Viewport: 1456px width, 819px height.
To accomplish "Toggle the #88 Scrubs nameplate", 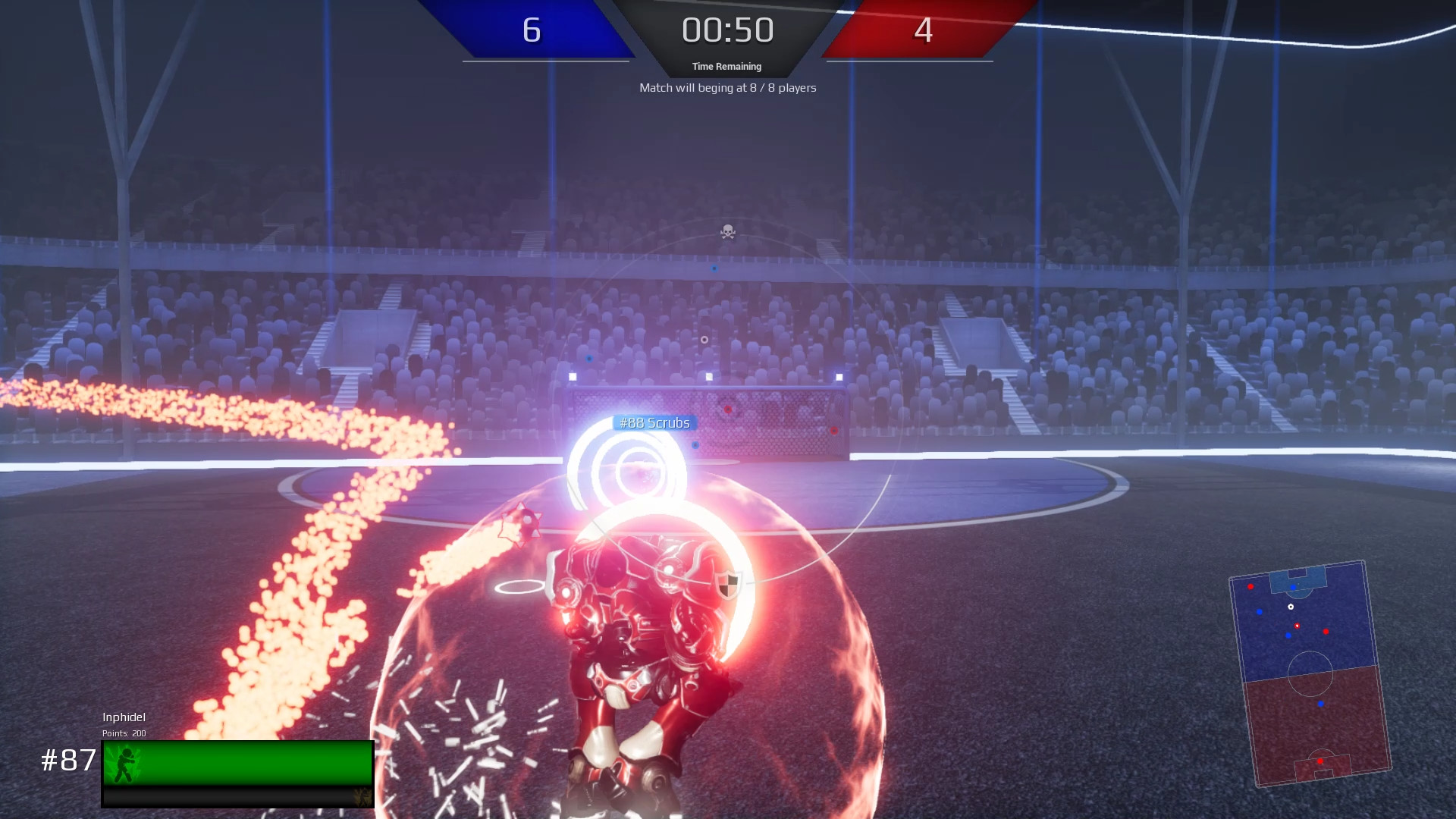I will pos(654,422).
